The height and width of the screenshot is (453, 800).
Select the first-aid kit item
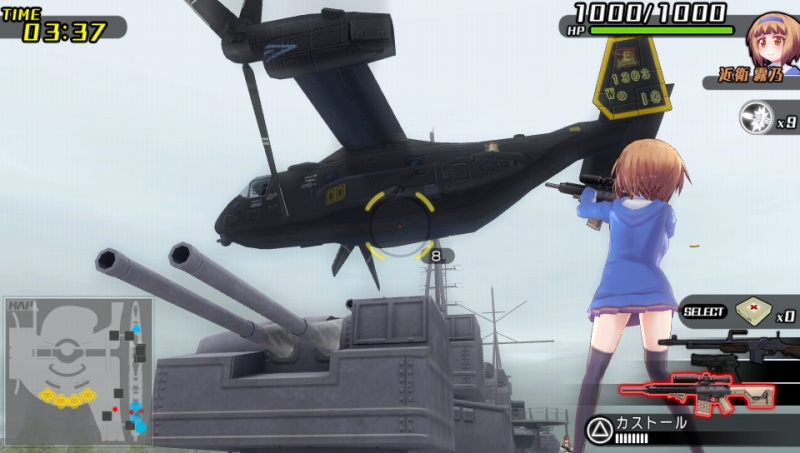click(x=752, y=312)
